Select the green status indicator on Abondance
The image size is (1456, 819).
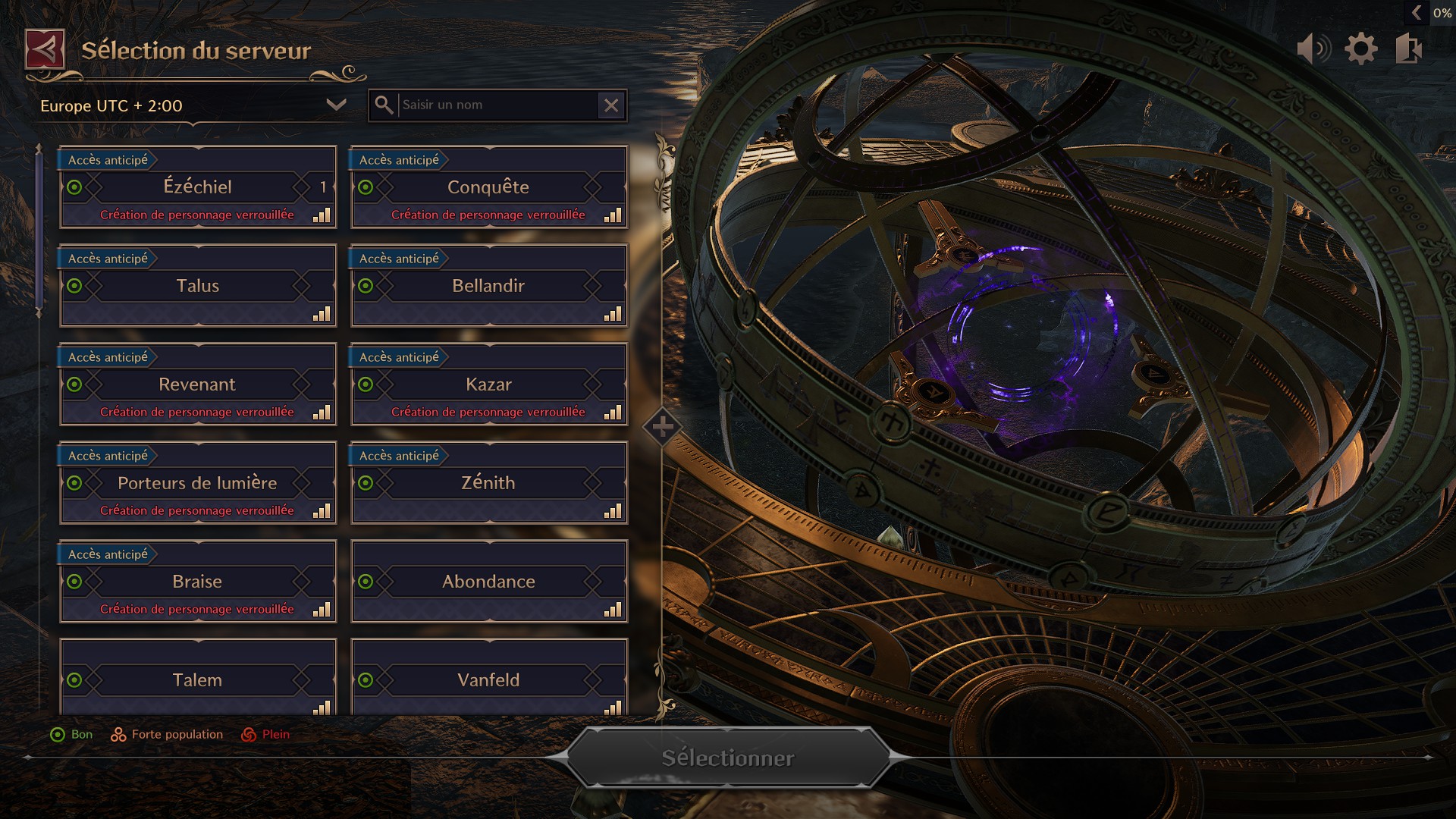(x=365, y=582)
